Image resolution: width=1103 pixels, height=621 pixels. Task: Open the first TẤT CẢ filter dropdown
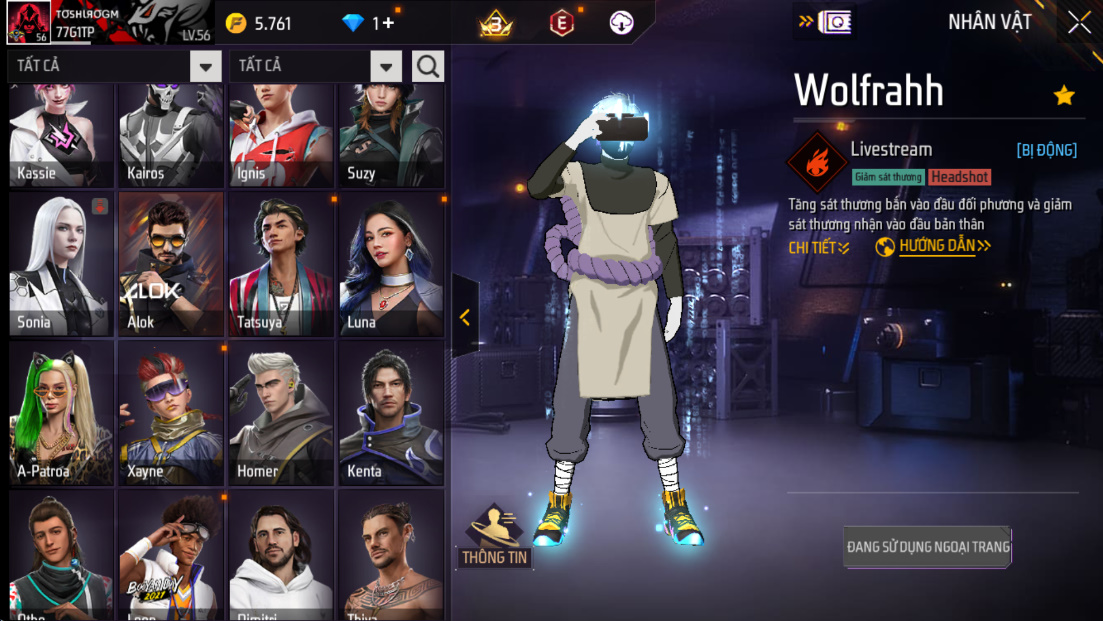point(205,67)
